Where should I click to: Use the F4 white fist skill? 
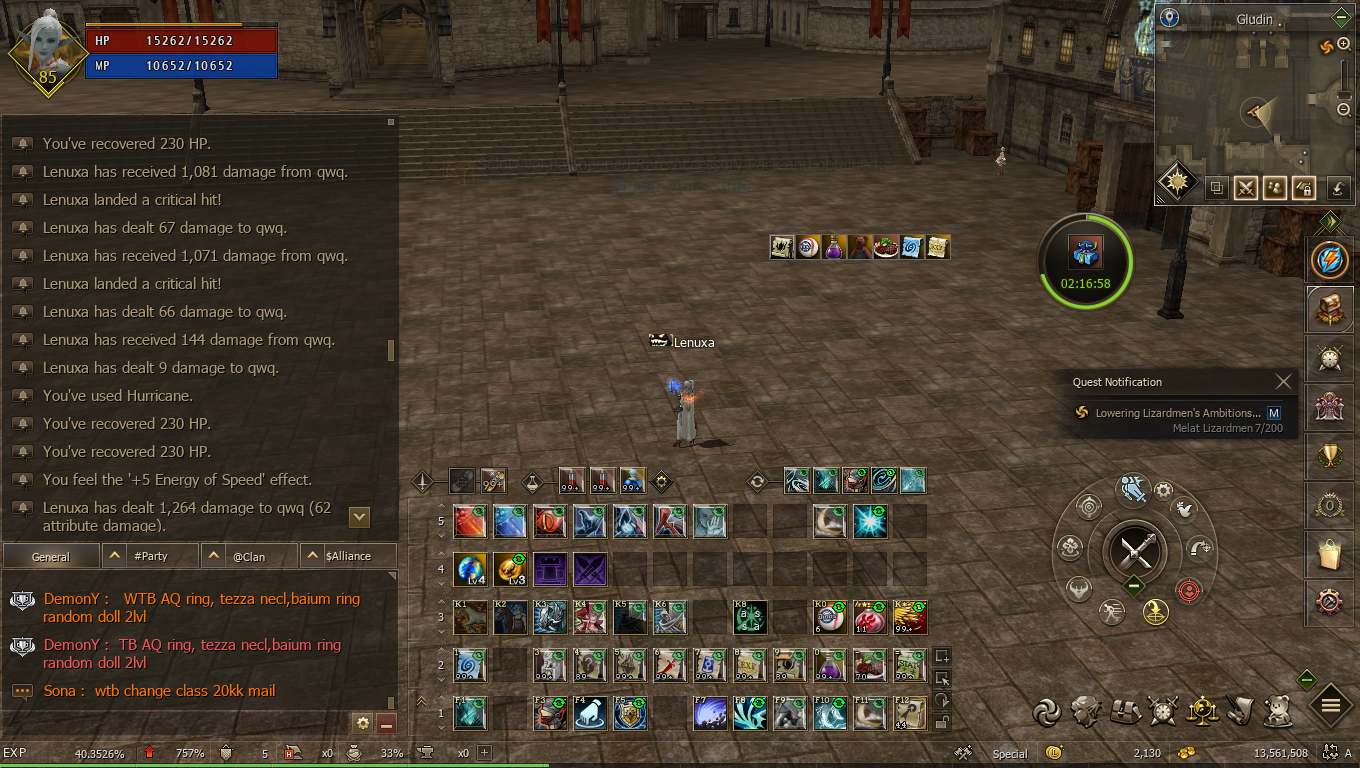click(590, 712)
